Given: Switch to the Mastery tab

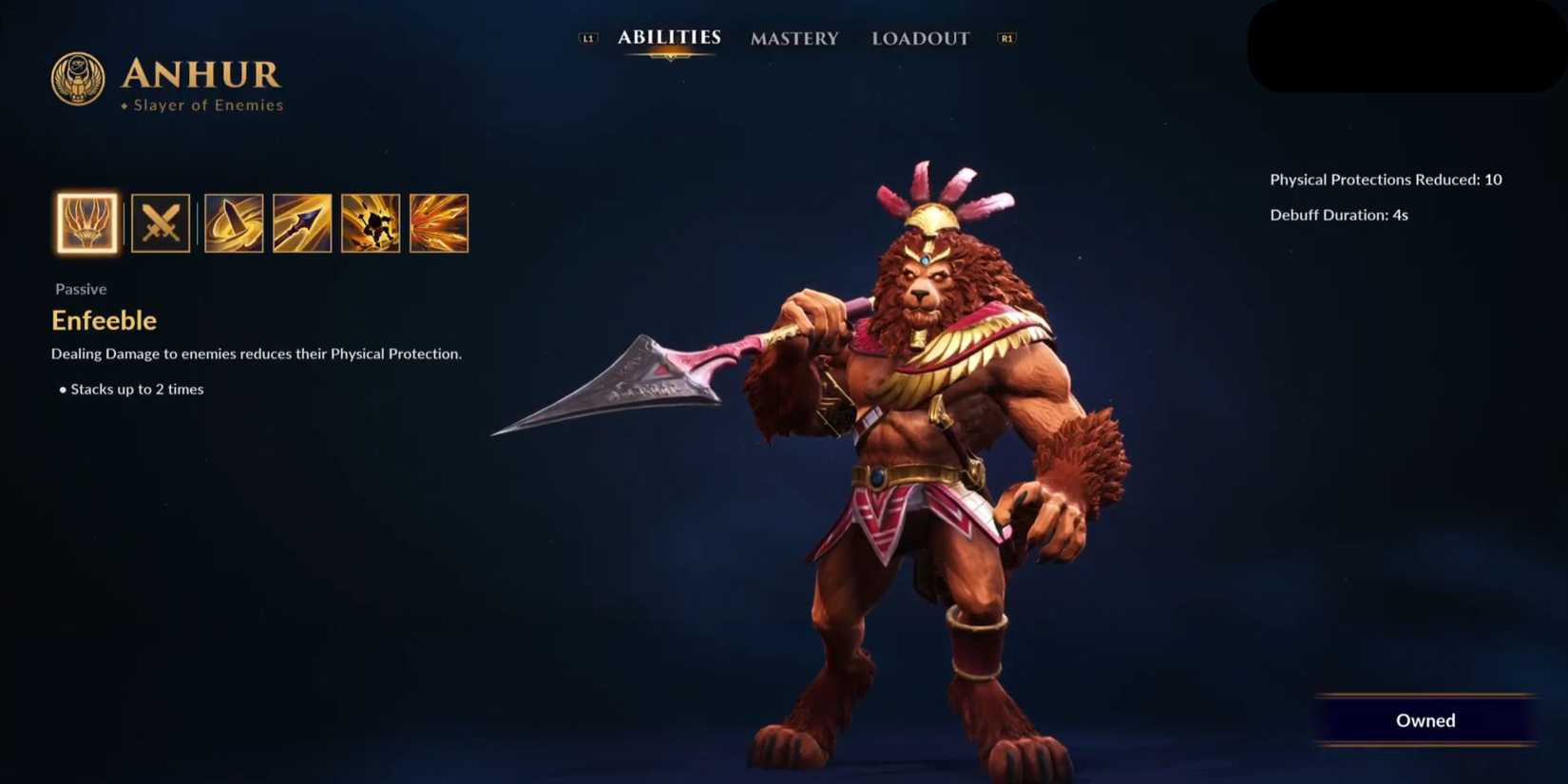Looking at the screenshot, I should [794, 38].
